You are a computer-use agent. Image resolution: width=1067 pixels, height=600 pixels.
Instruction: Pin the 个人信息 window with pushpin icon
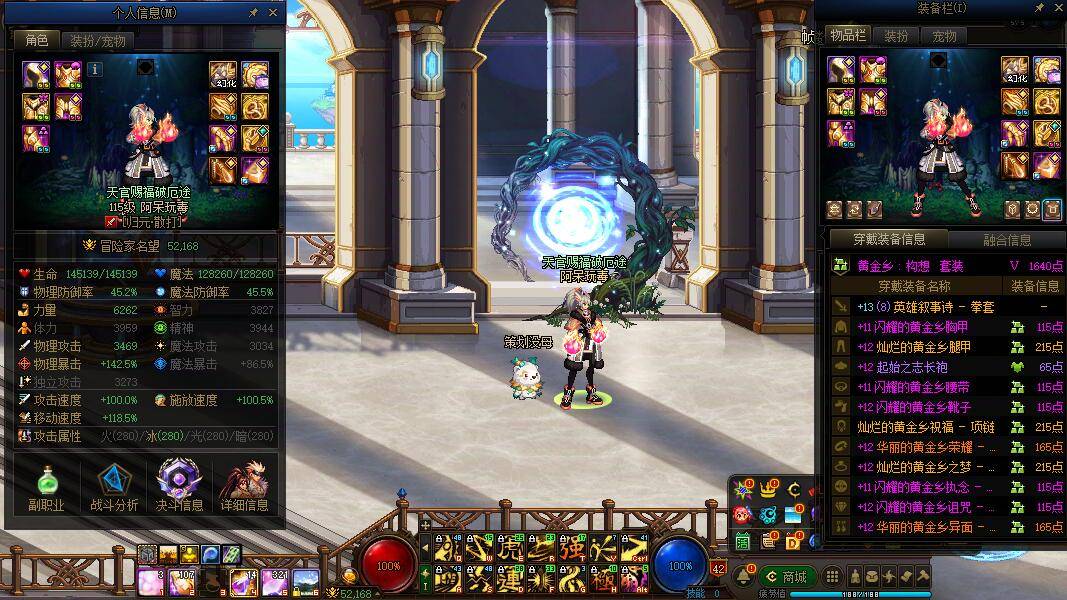pos(254,13)
